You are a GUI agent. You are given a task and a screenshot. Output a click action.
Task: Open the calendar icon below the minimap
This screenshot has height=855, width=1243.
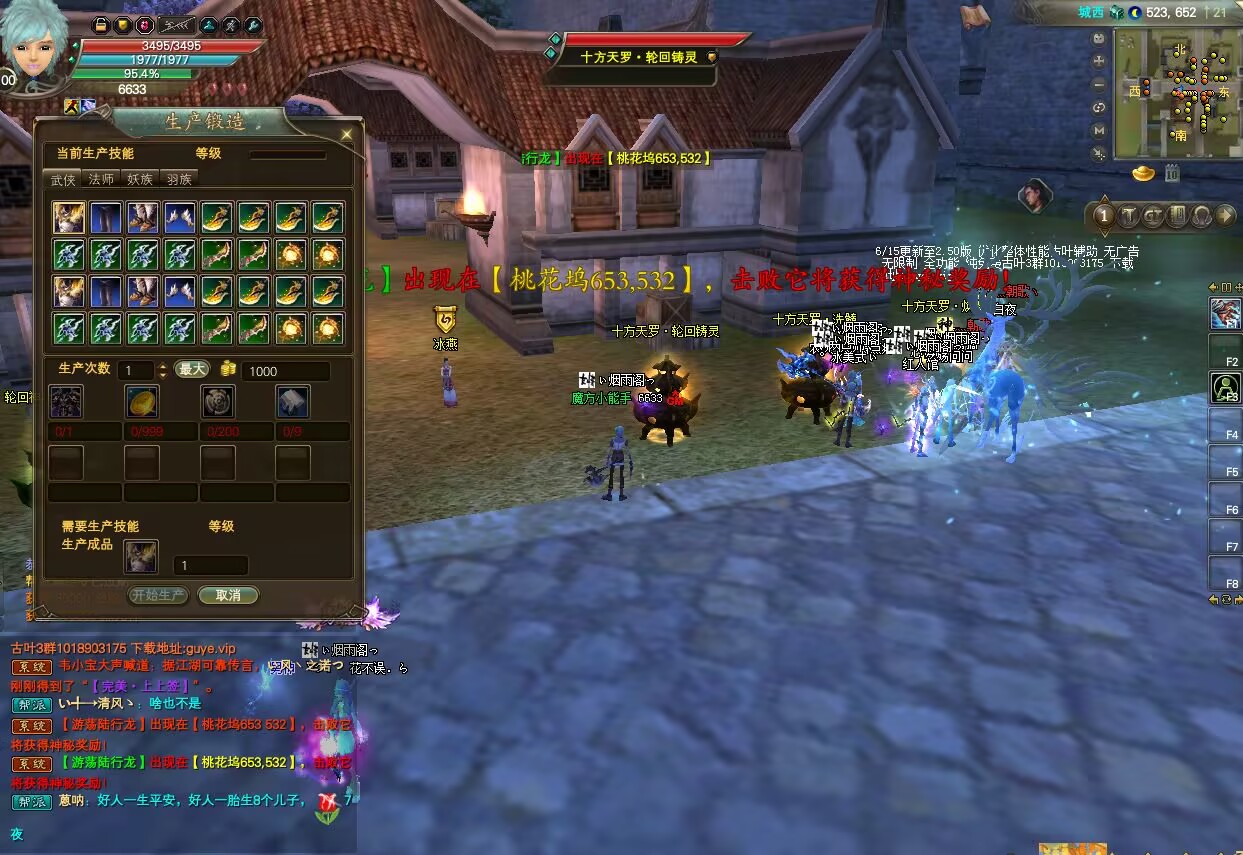[x=1172, y=174]
